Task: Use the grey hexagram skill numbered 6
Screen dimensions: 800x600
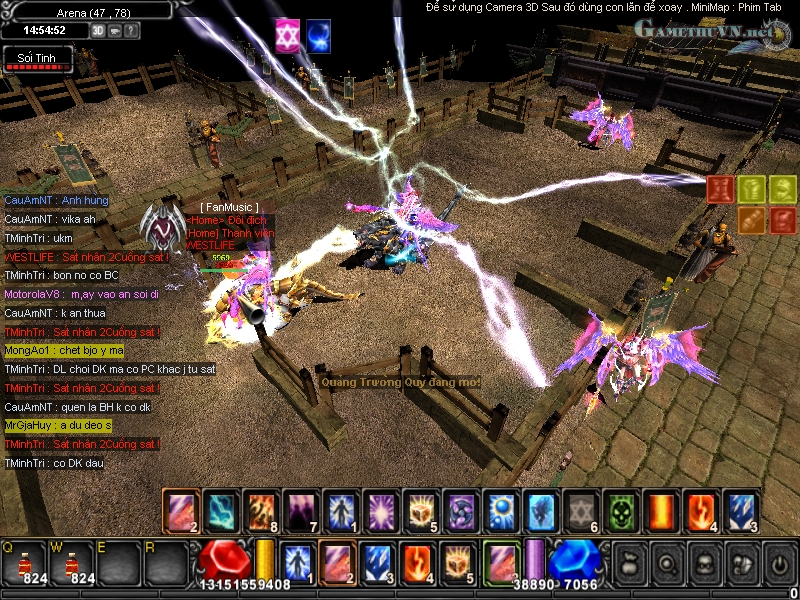Action: 580,512
